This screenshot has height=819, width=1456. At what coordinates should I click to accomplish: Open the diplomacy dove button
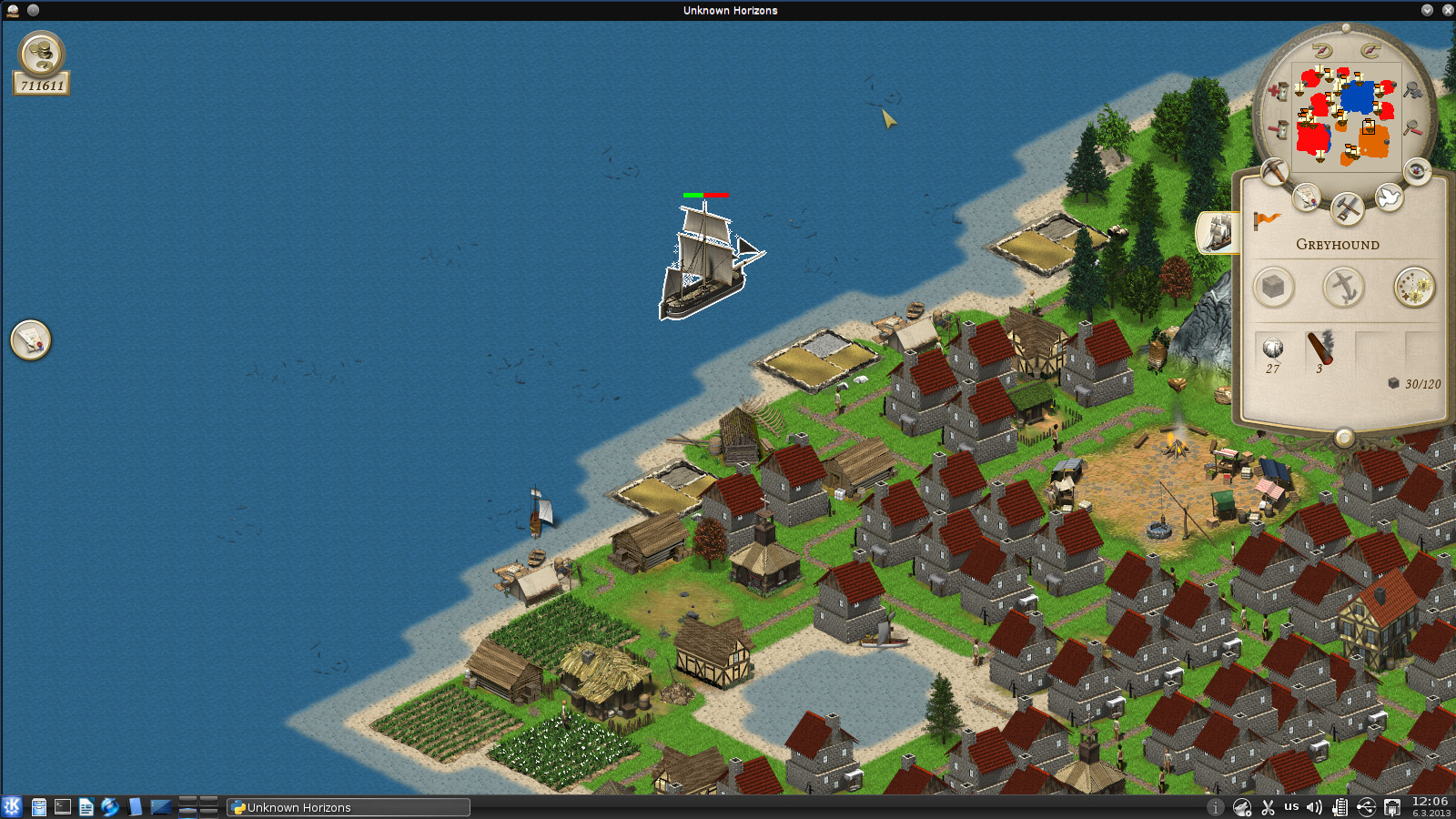point(1388,197)
